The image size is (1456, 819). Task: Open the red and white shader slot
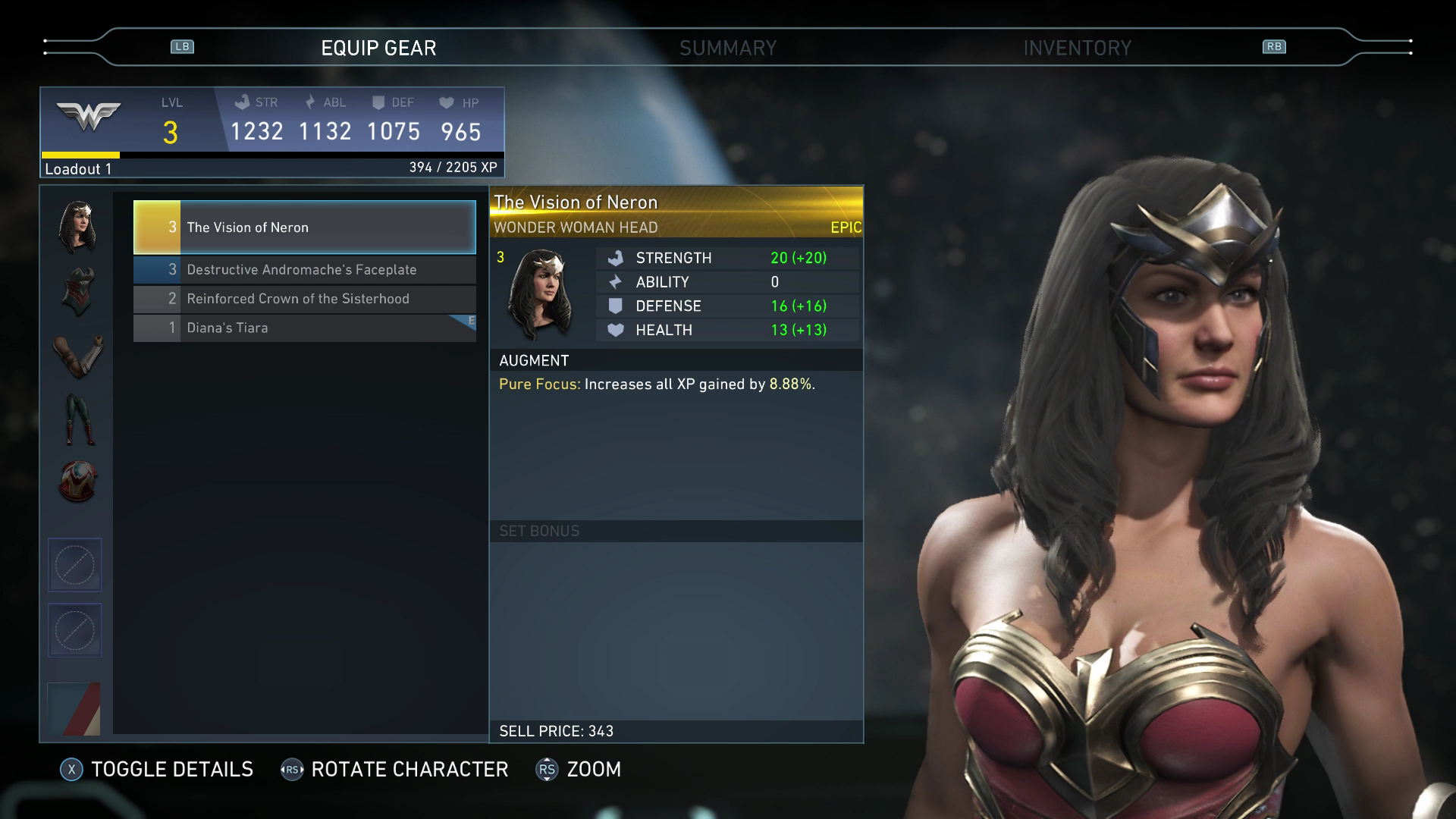tap(74, 709)
